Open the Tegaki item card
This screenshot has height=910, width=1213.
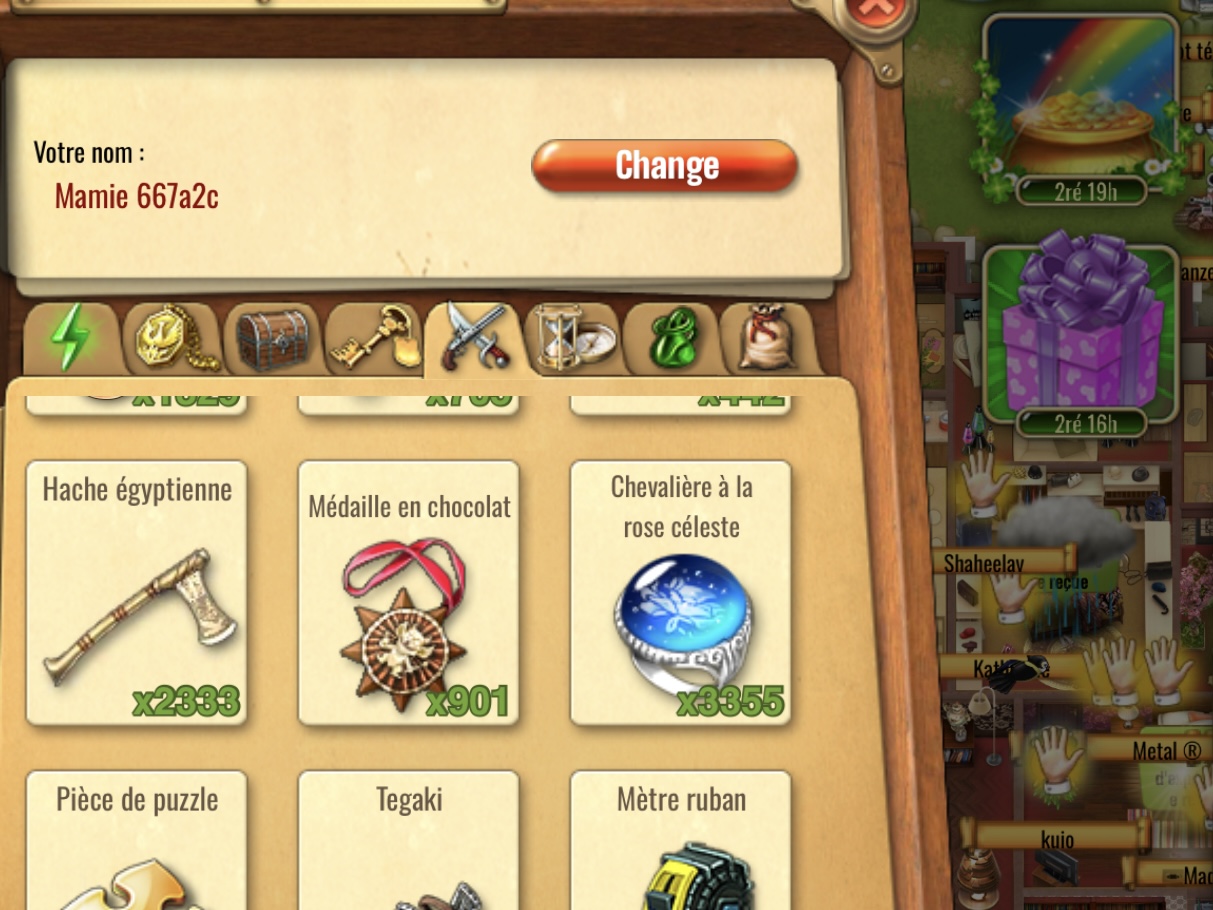point(408,840)
